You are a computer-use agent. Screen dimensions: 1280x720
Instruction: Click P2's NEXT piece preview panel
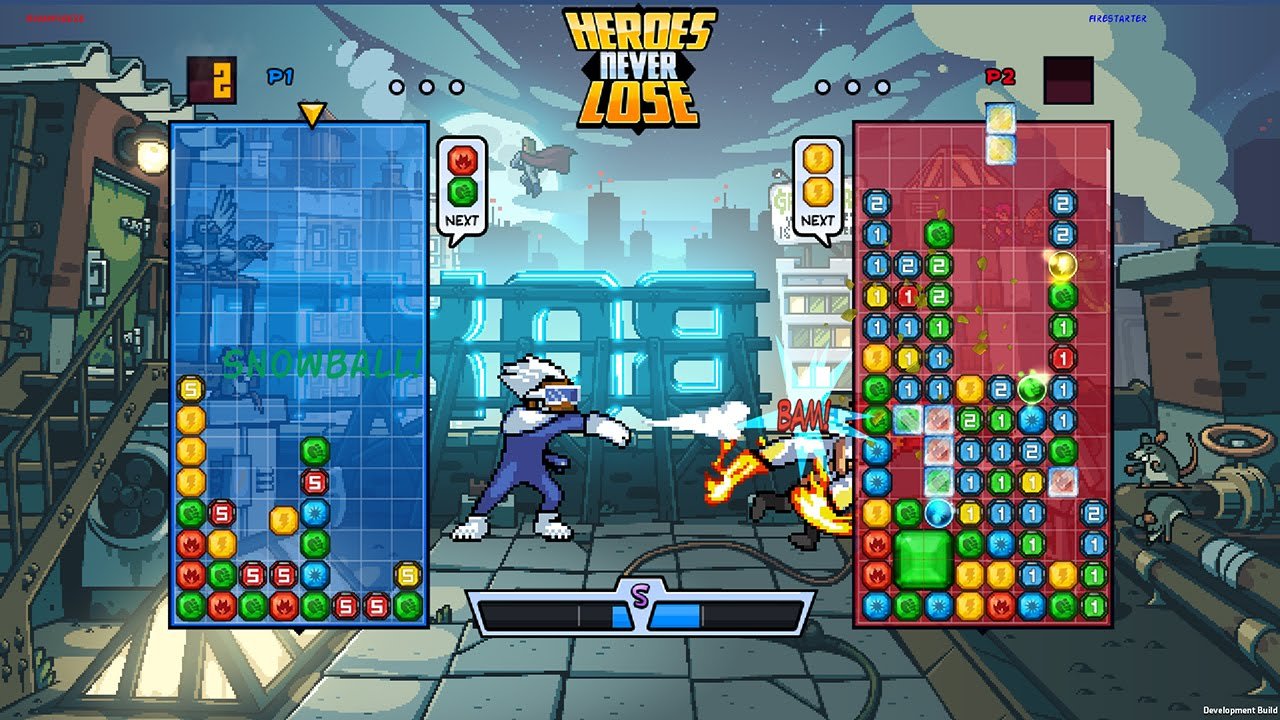pyautogui.click(x=817, y=186)
